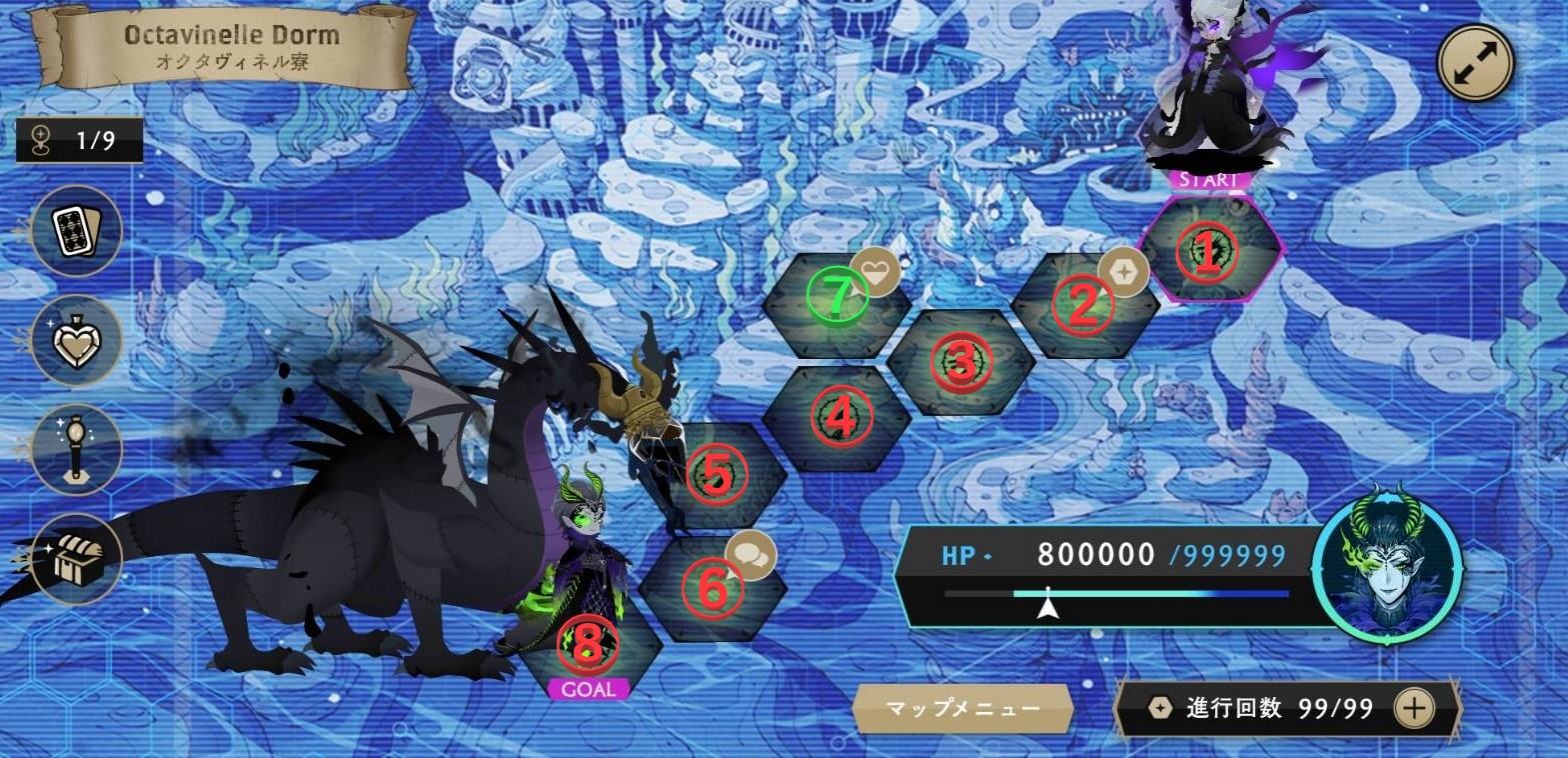This screenshot has height=758, width=1568.
Task: Select hex tile number 2
Action: point(1083,304)
